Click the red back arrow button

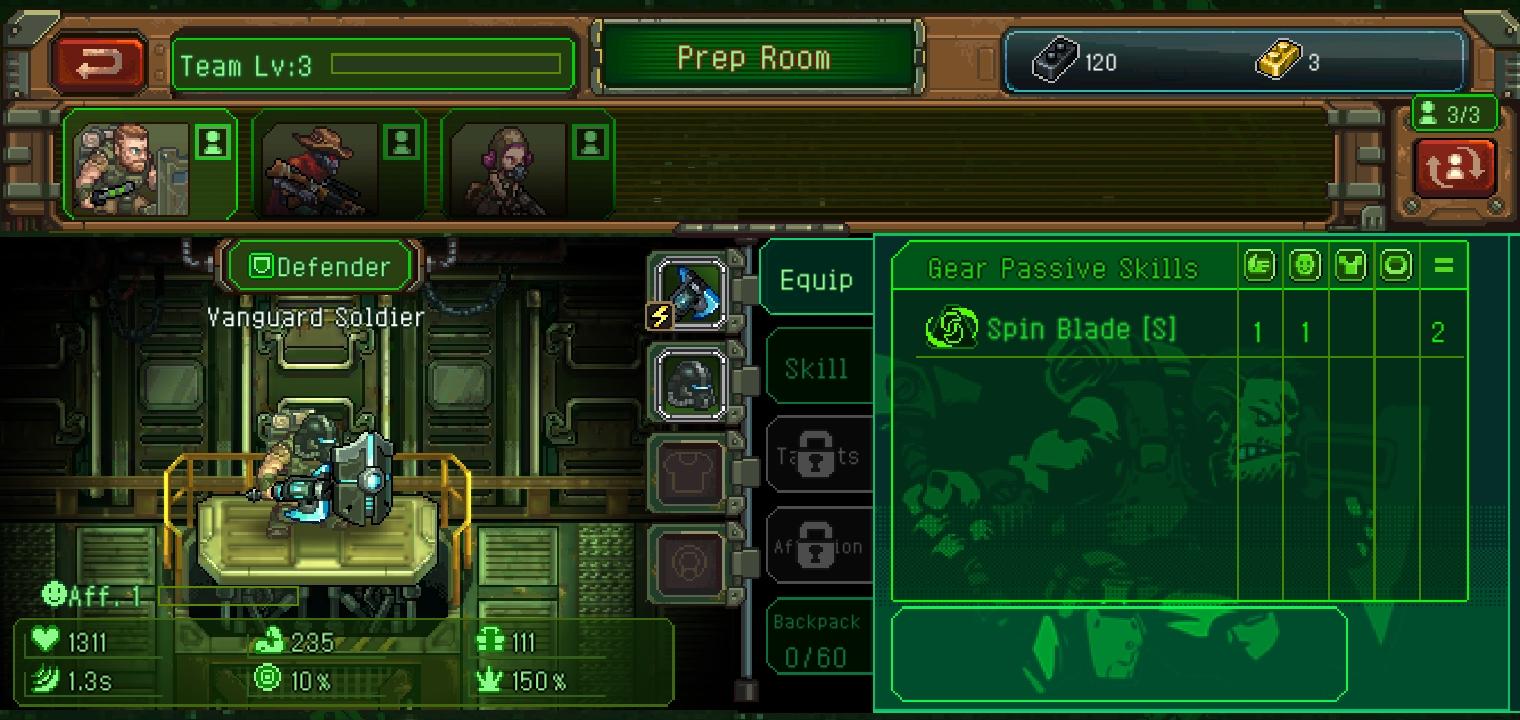tap(99, 64)
